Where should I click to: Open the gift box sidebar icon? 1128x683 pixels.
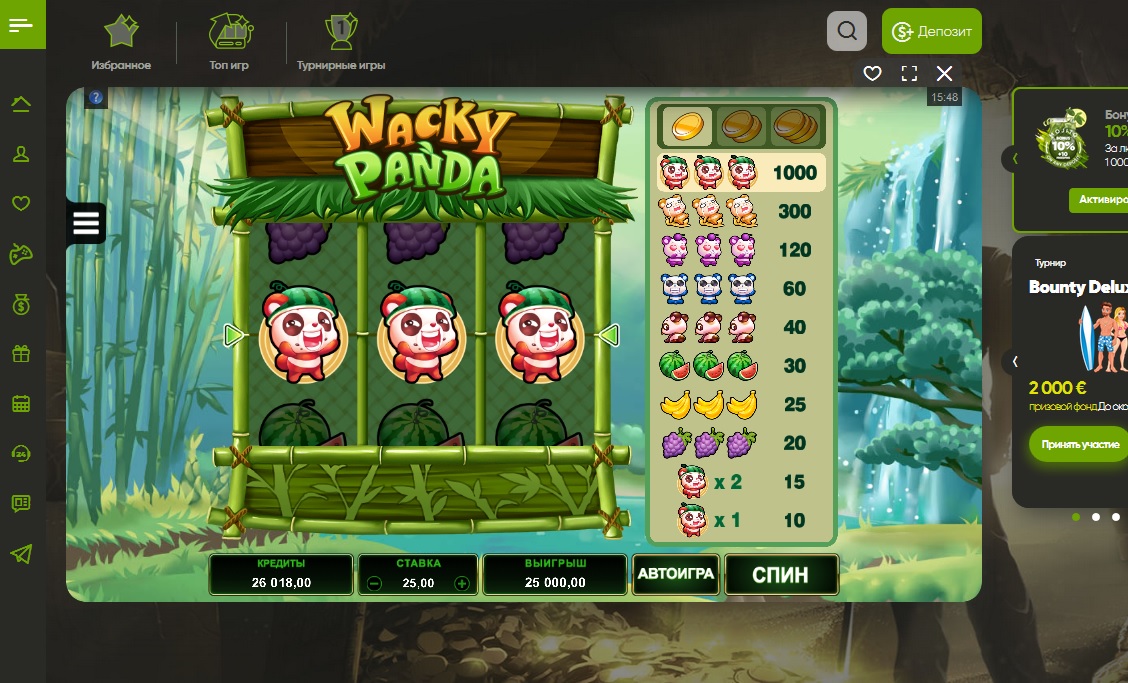point(21,353)
